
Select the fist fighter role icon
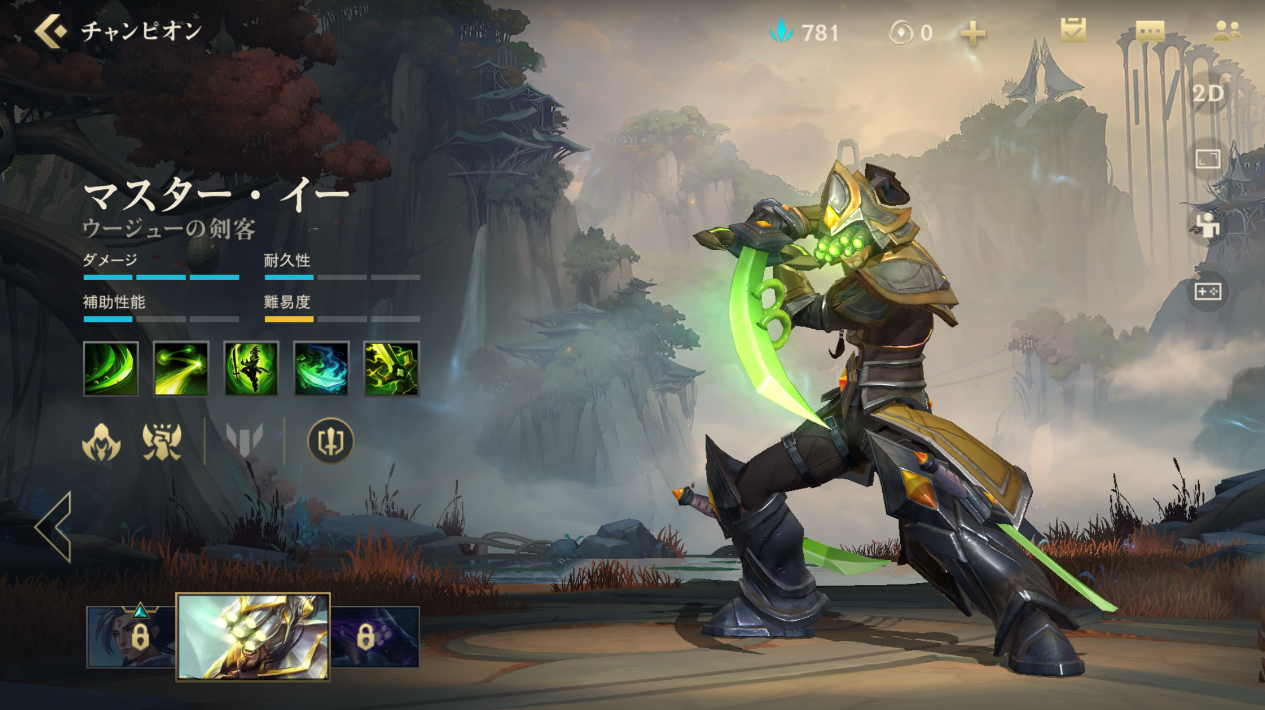click(x=162, y=441)
